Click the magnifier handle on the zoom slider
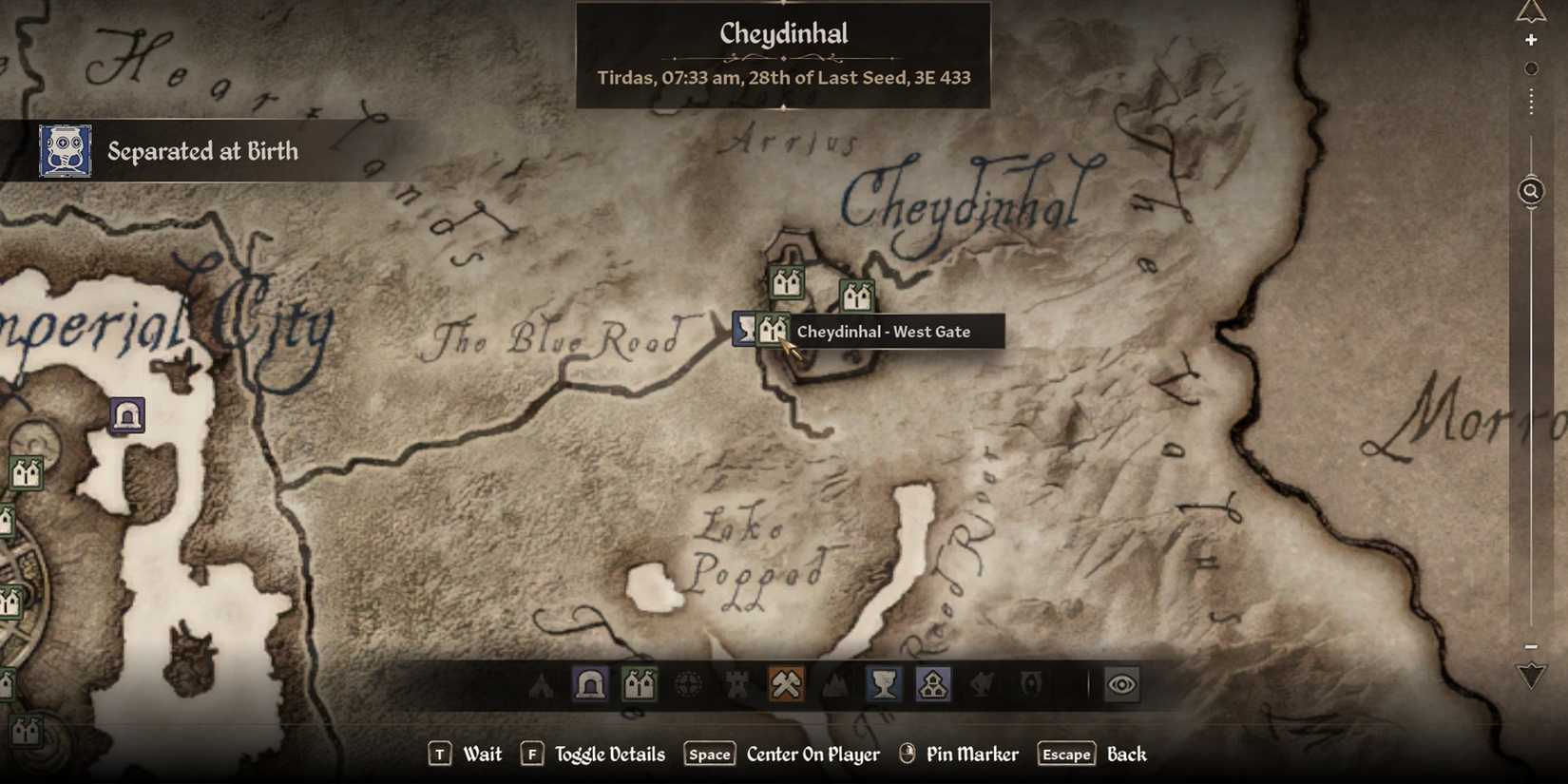Viewport: 1568px width, 784px height. [x=1530, y=191]
